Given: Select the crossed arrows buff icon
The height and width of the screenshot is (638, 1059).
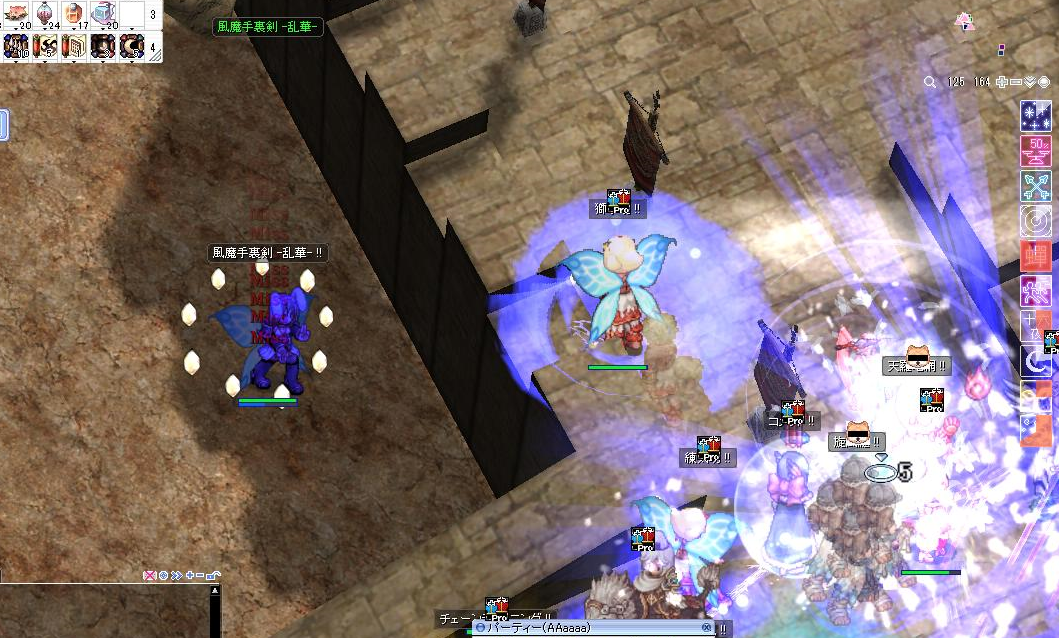Looking at the screenshot, I should click(x=1035, y=186).
